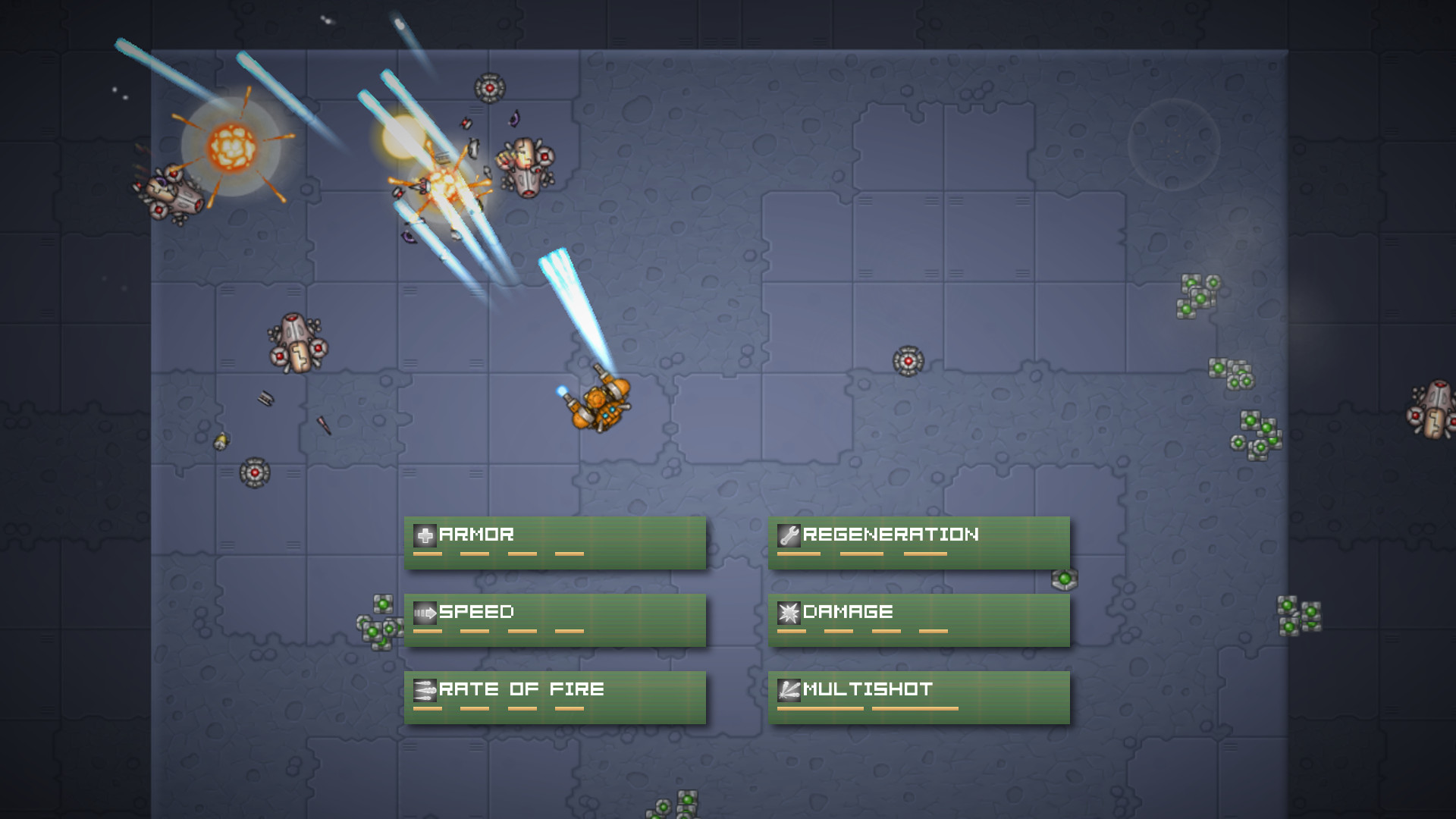Upgrade Rate of Fire
Viewport: 1456px width, 819px height.
tap(554, 697)
